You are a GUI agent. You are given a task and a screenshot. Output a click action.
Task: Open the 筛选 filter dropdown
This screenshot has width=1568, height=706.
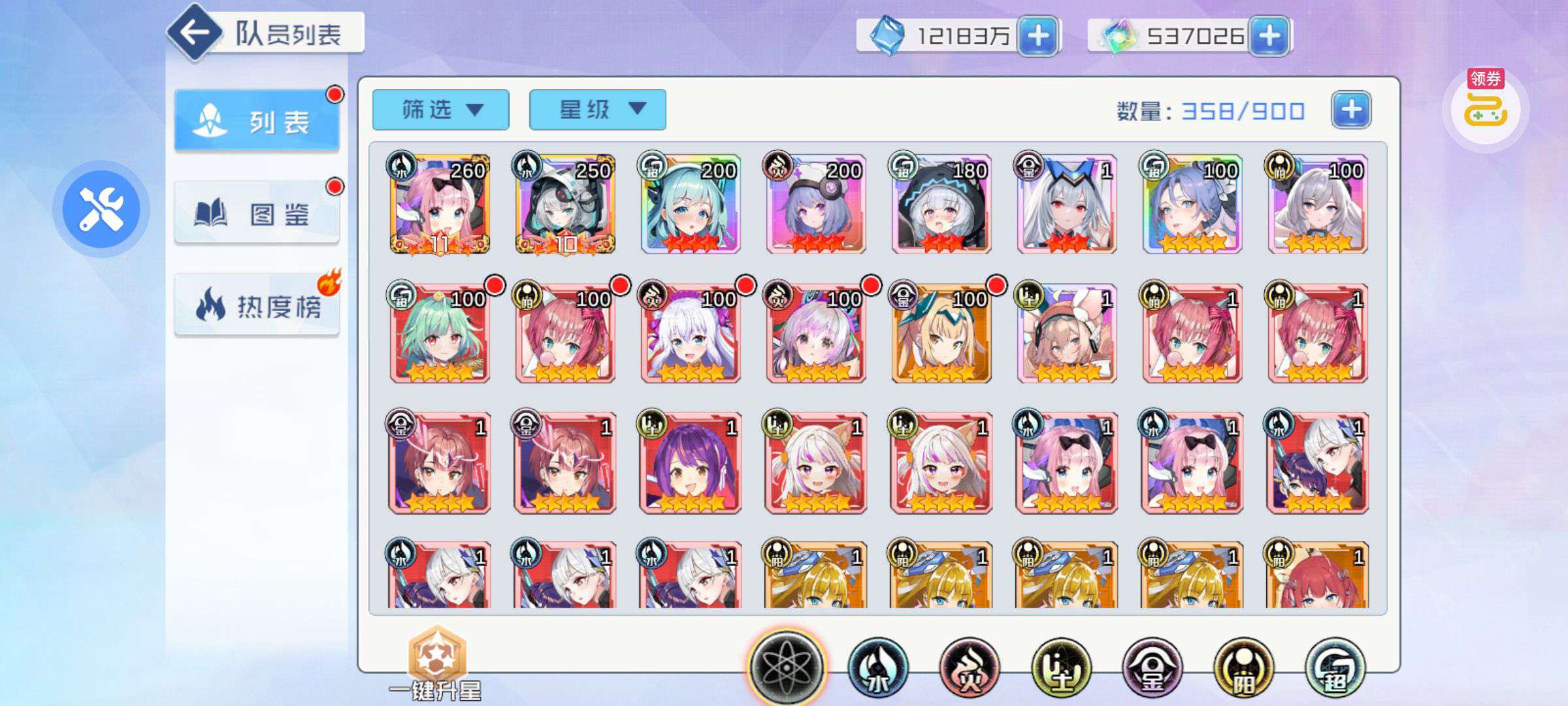440,109
